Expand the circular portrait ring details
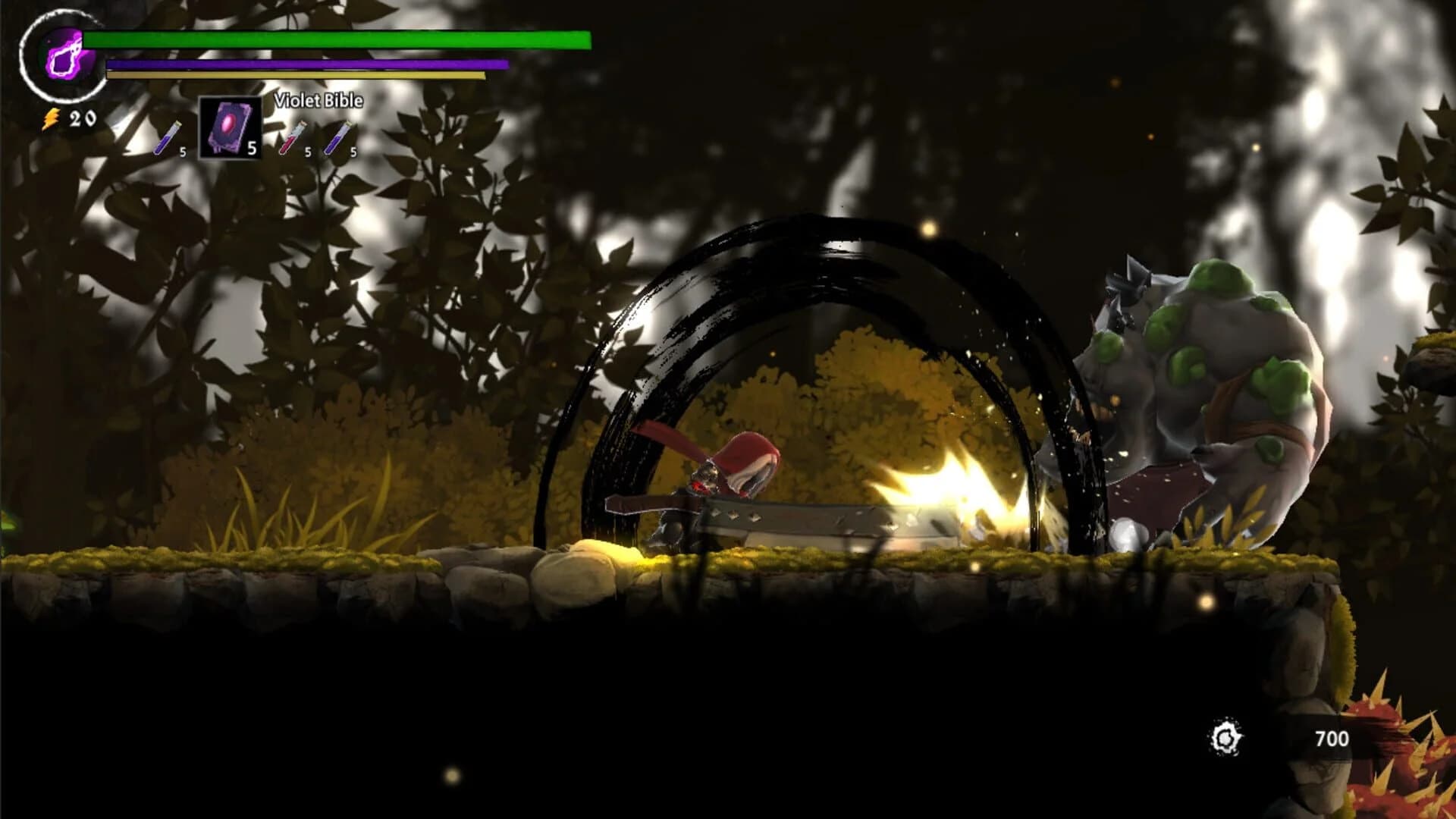1456x819 pixels. pyautogui.click(x=61, y=57)
